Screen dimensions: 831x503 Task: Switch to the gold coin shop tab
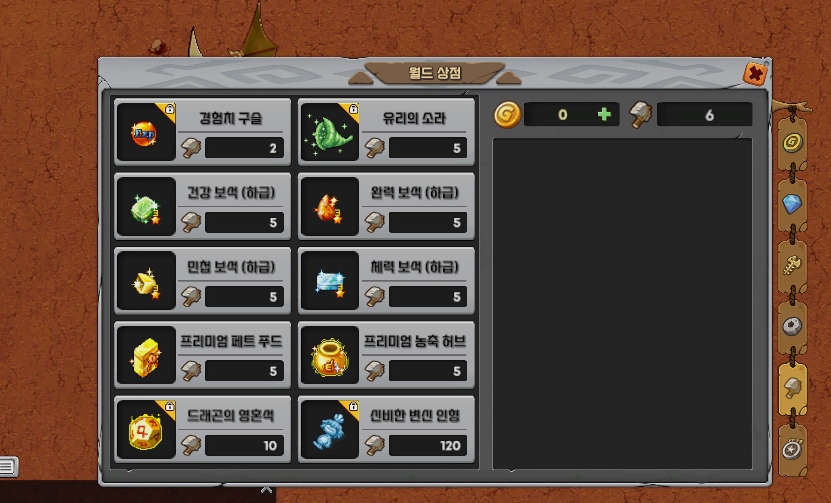point(792,142)
